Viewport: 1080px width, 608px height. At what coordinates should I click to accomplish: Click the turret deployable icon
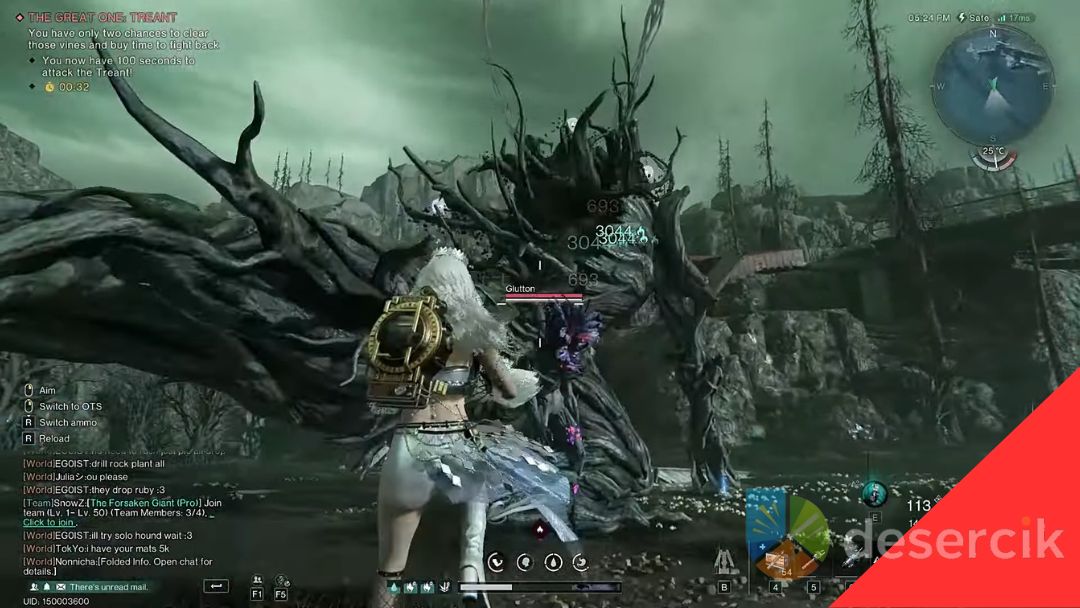(723, 562)
